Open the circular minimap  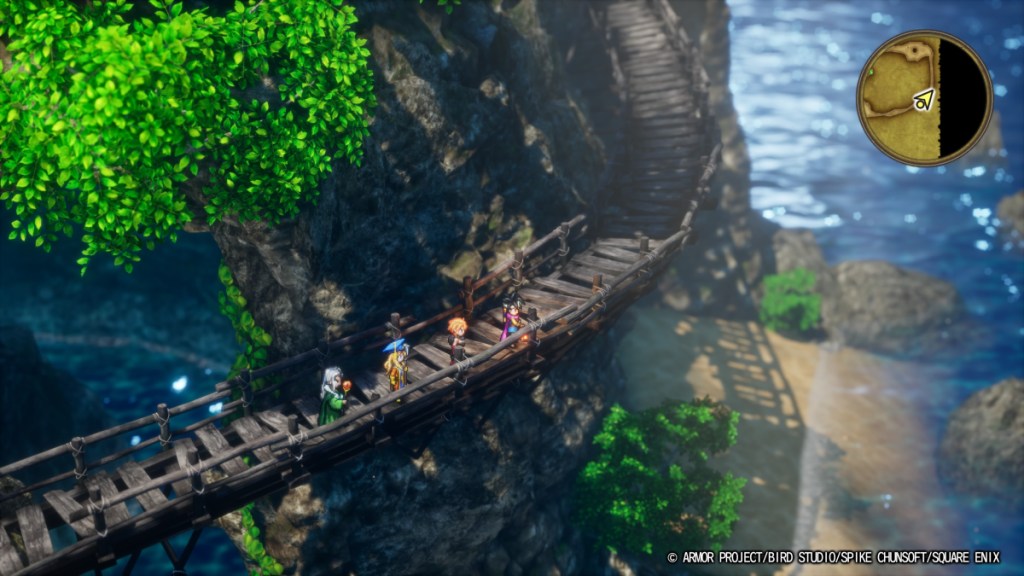pyautogui.click(x=924, y=97)
